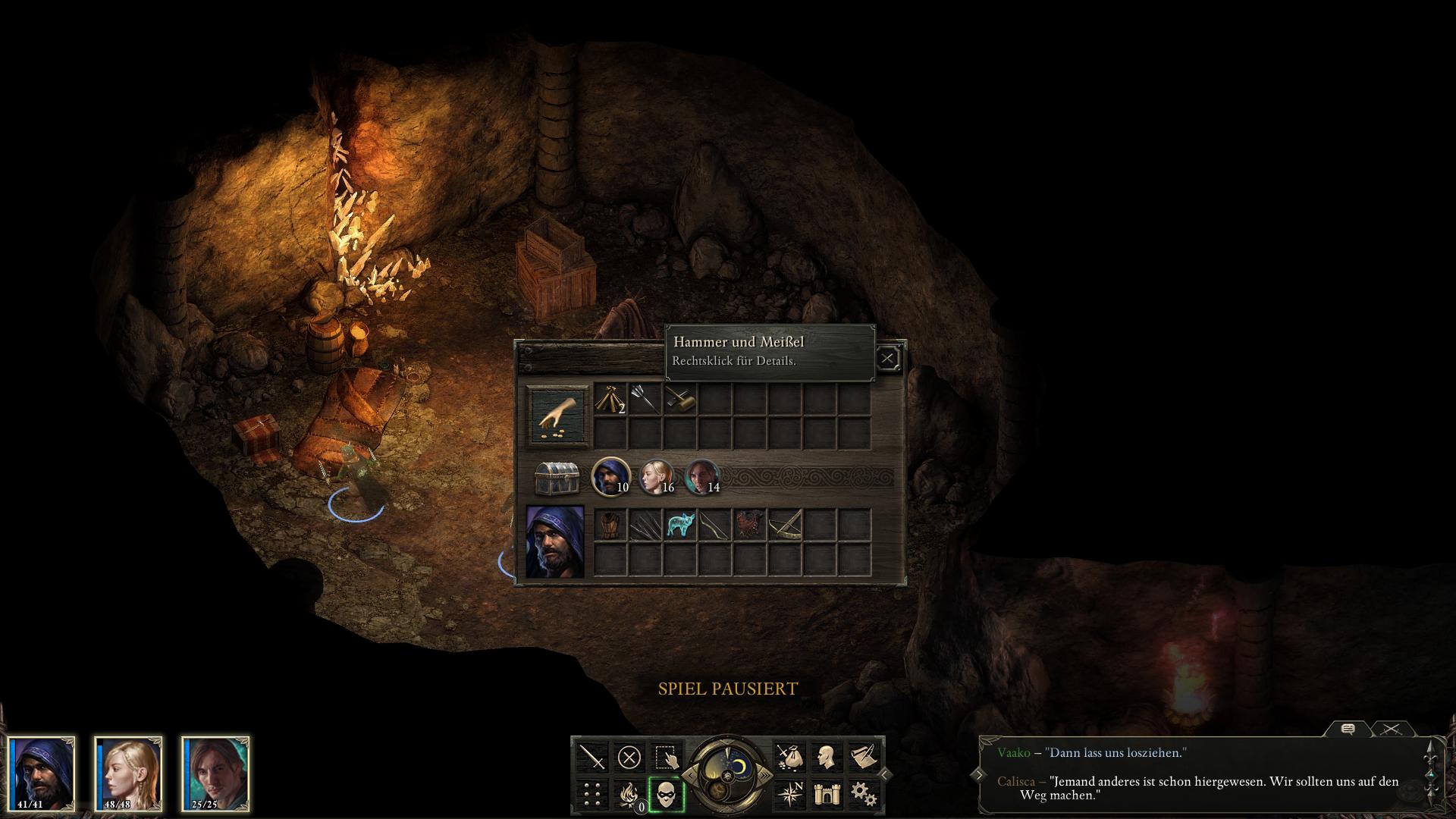Viewport: 1456px width, 819px height.
Task: Open the options via the gears icon
Action: [x=863, y=794]
